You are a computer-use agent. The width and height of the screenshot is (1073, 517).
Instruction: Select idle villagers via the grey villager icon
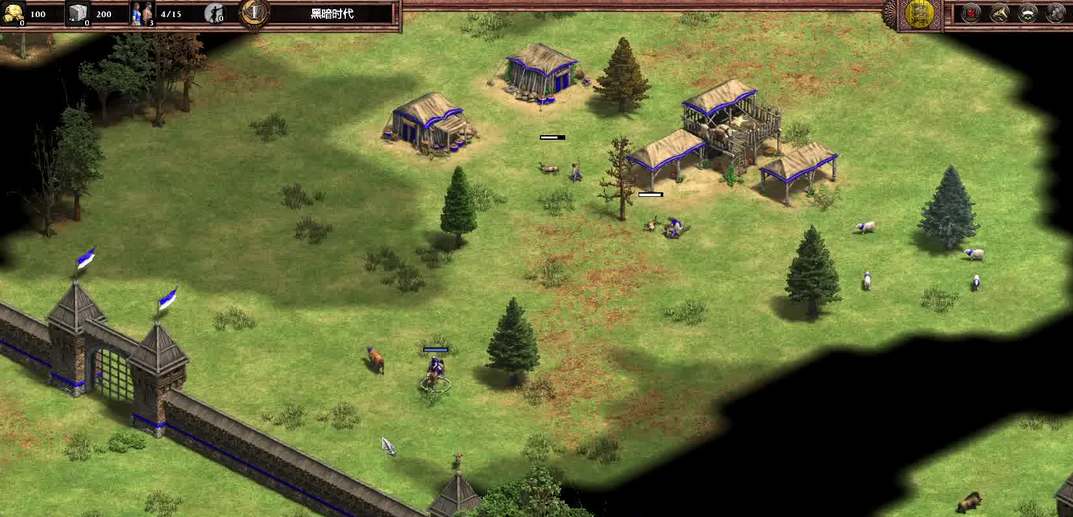coord(213,14)
